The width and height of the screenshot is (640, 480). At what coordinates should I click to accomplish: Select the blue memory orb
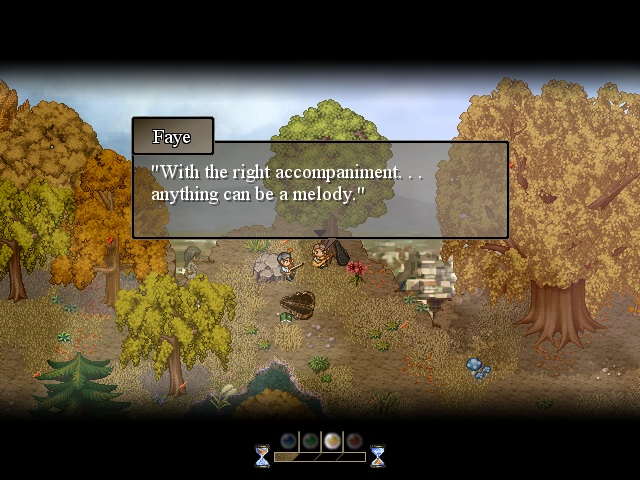288,440
